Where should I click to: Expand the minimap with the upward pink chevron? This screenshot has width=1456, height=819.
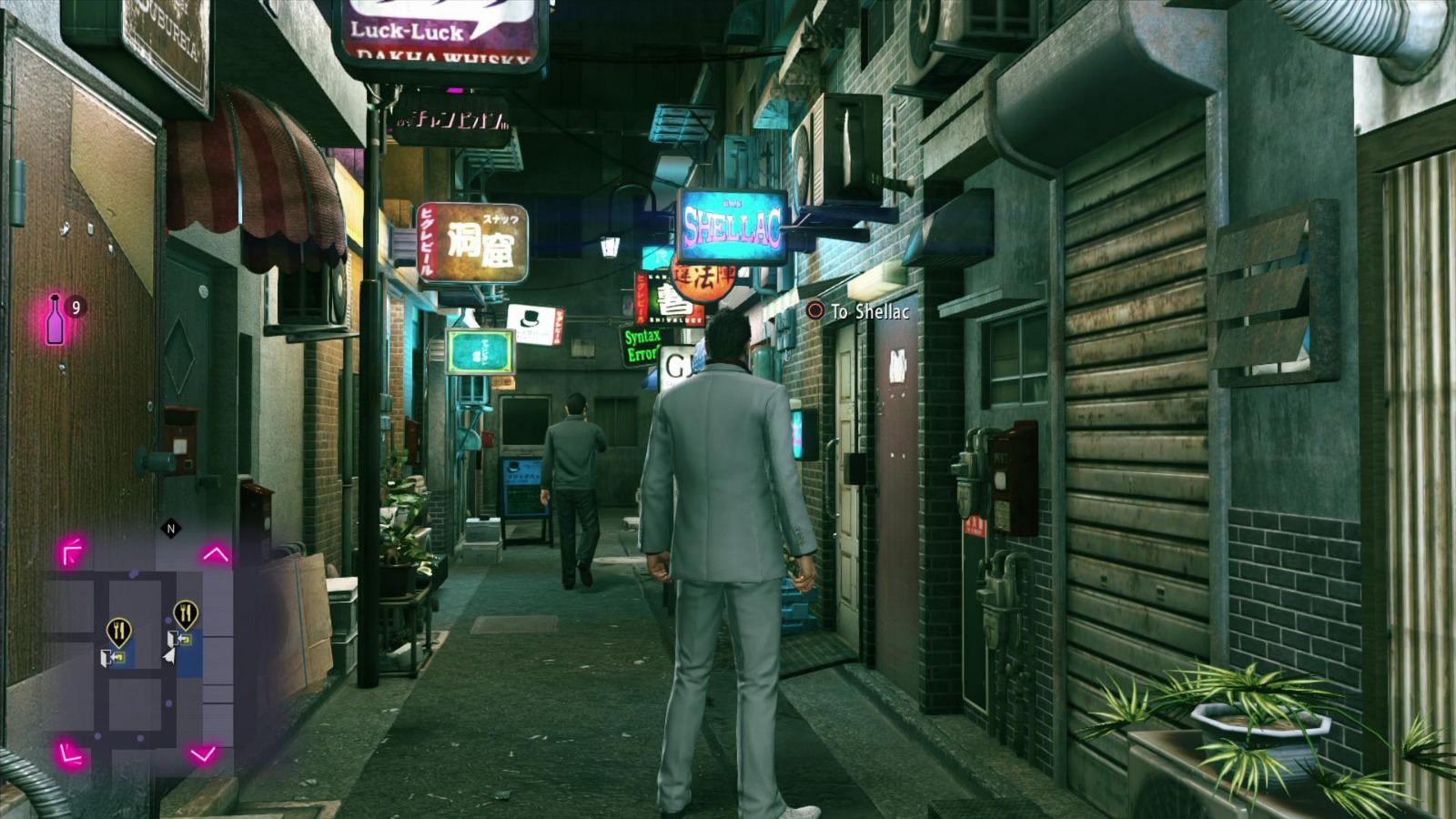[x=215, y=553]
